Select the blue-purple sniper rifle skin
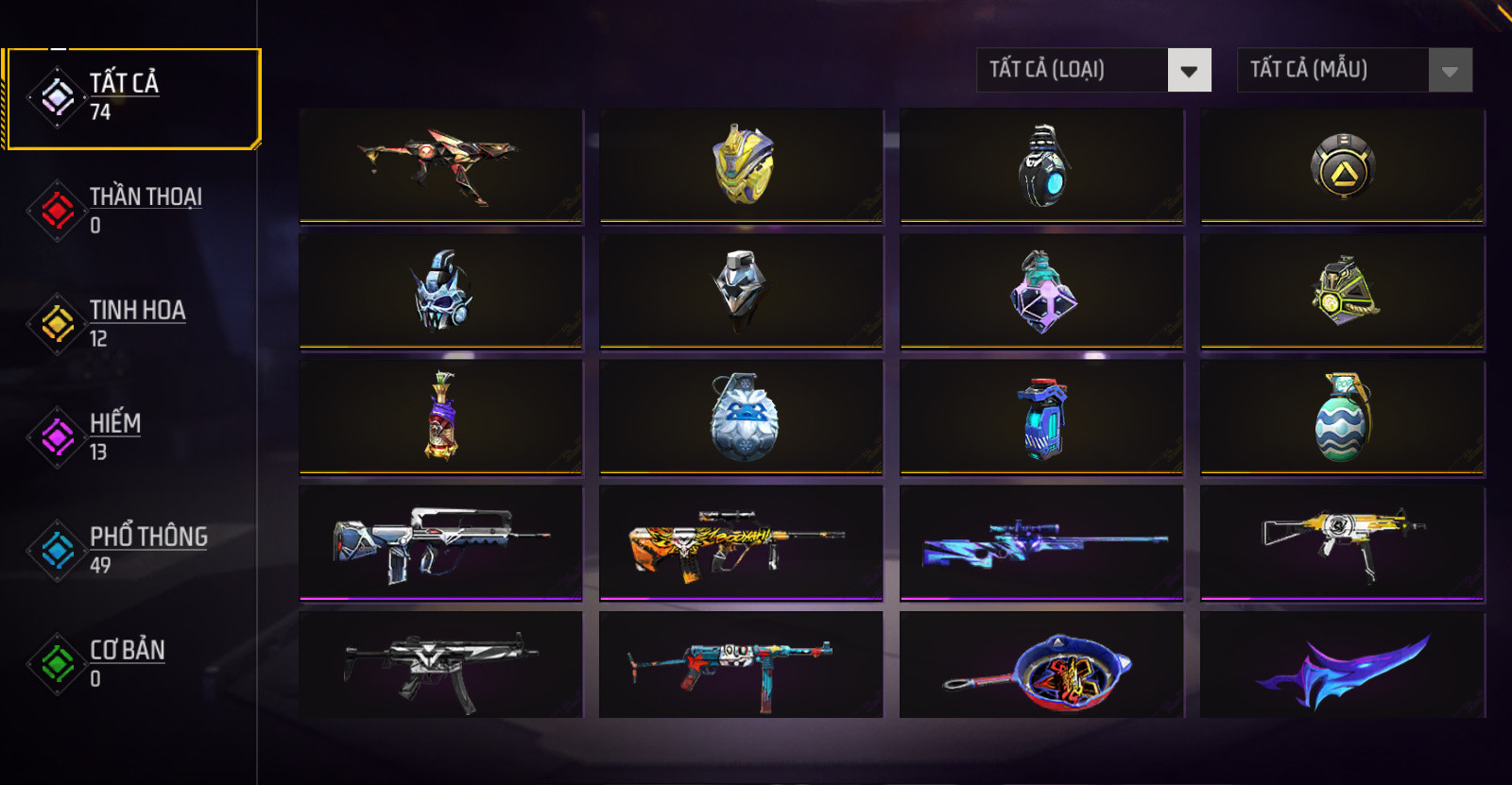1512x785 pixels. point(1041,542)
